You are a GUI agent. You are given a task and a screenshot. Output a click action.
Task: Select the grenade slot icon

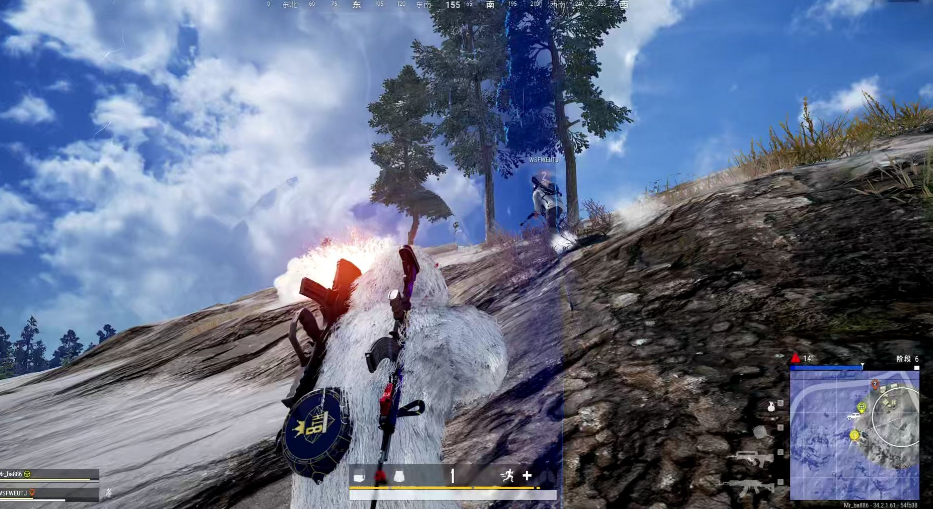tap(770, 406)
